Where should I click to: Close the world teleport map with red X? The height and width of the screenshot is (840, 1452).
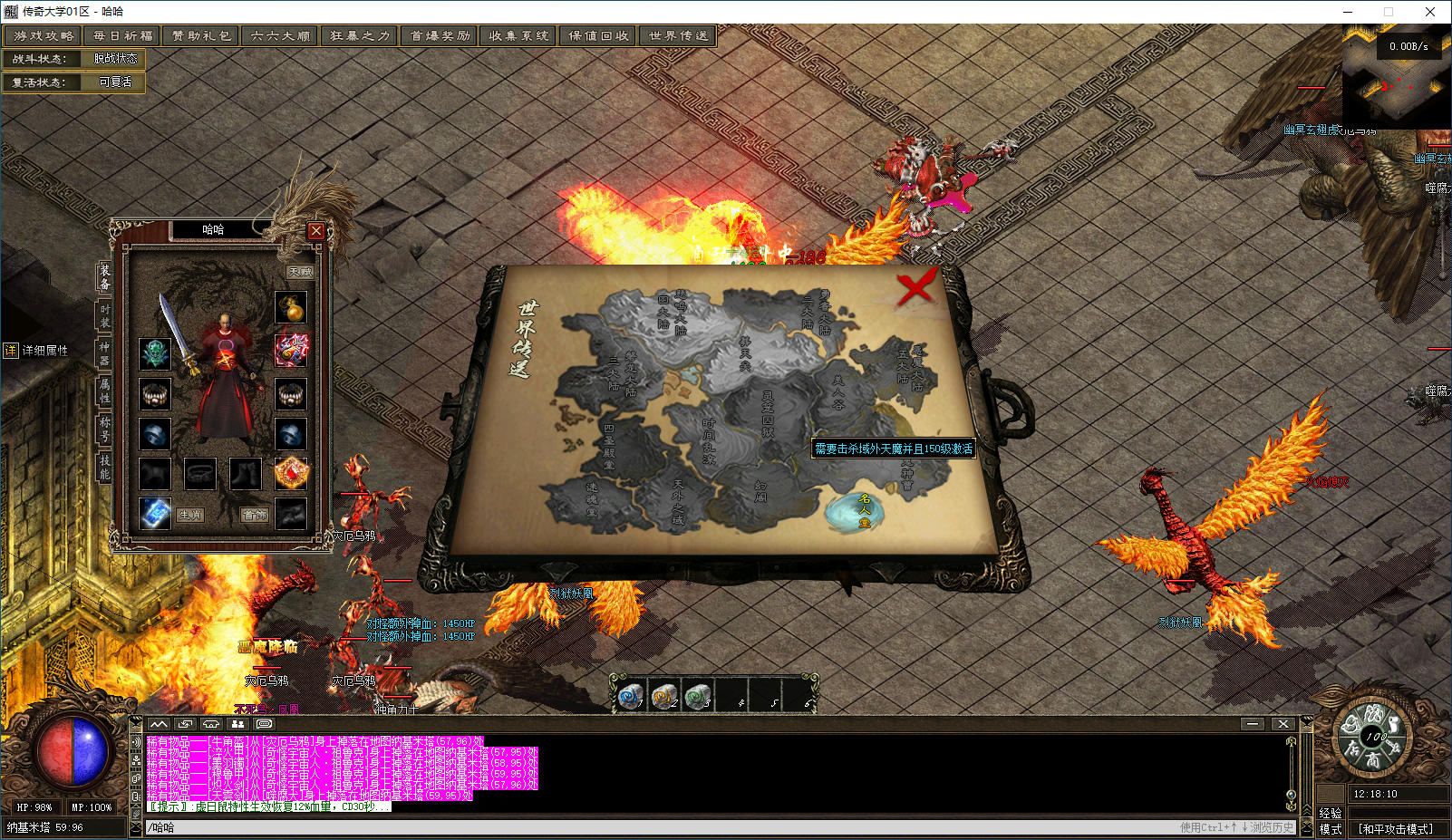click(915, 288)
